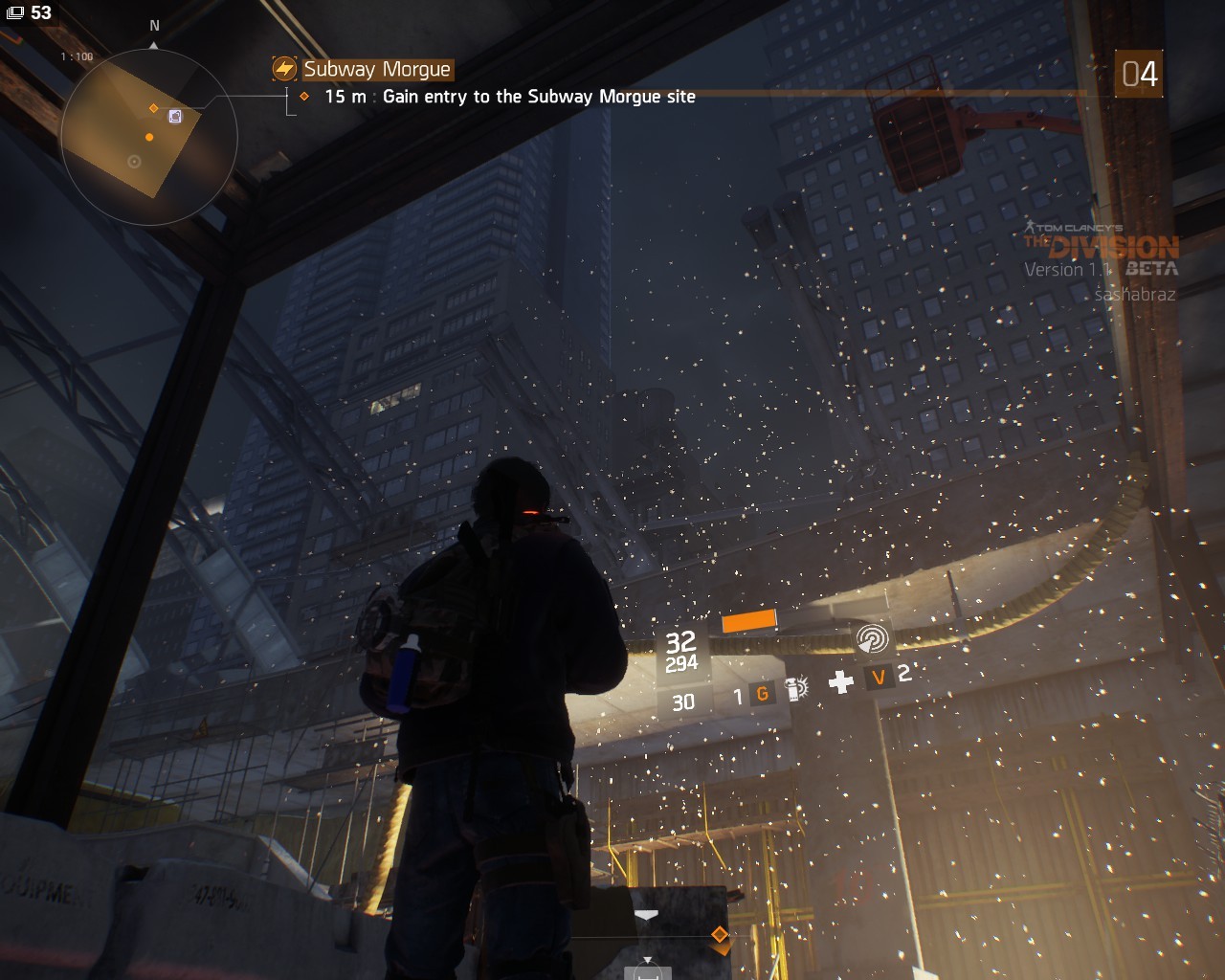This screenshot has width=1225, height=980.
Task: Use the medkit cross icon
Action: pos(841,681)
